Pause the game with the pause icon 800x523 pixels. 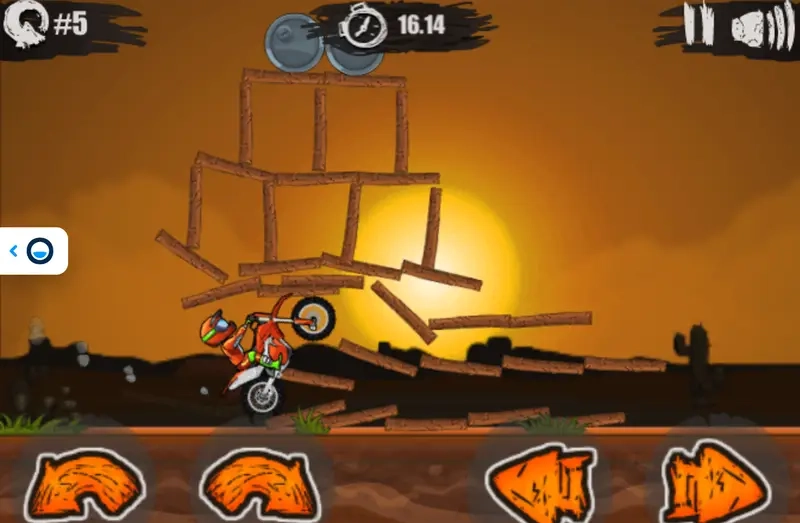[699, 24]
